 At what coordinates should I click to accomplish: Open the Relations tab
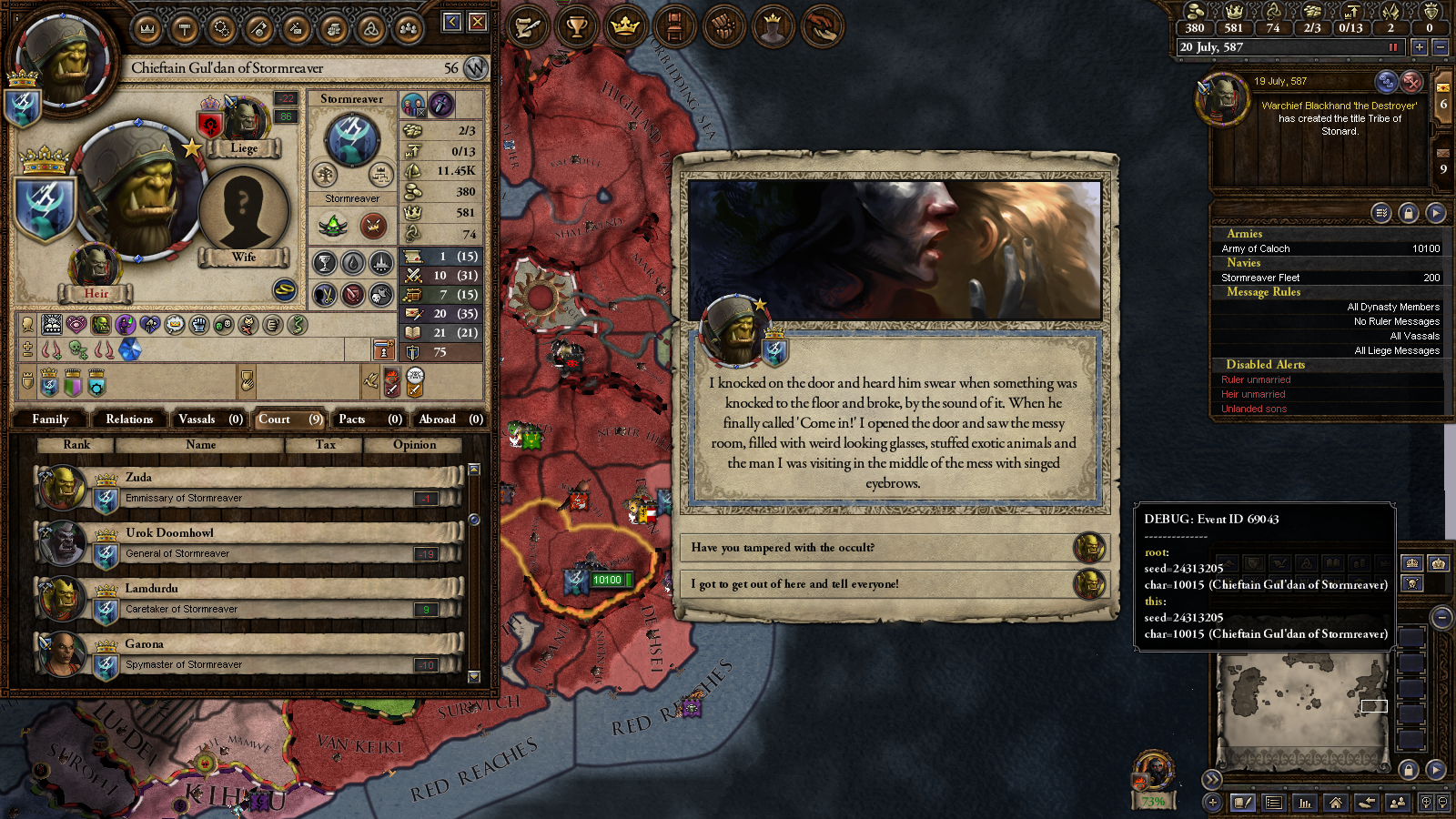click(x=129, y=420)
